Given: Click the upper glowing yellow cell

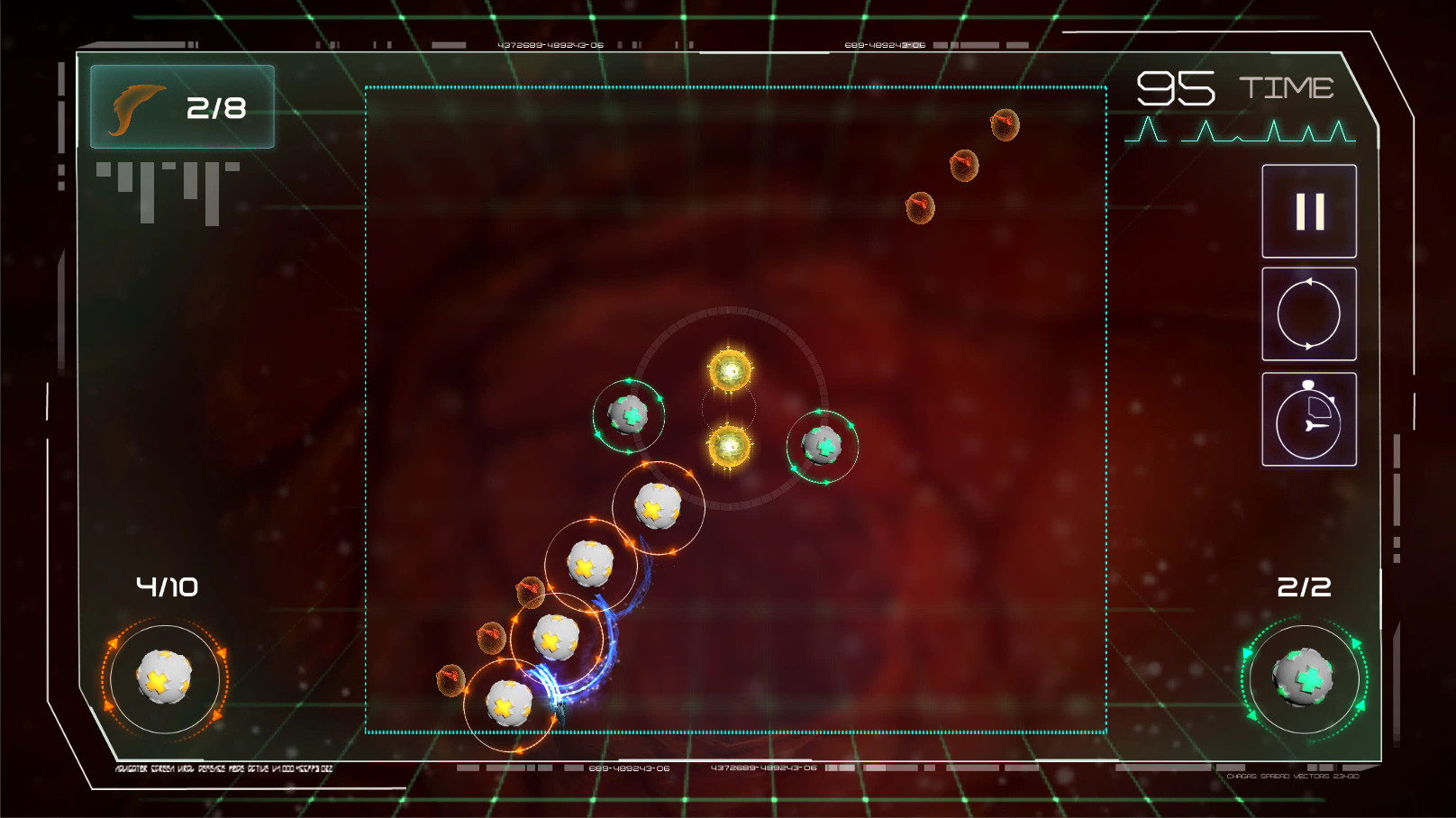Looking at the screenshot, I should pyautogui.click(x=729, y=369).
